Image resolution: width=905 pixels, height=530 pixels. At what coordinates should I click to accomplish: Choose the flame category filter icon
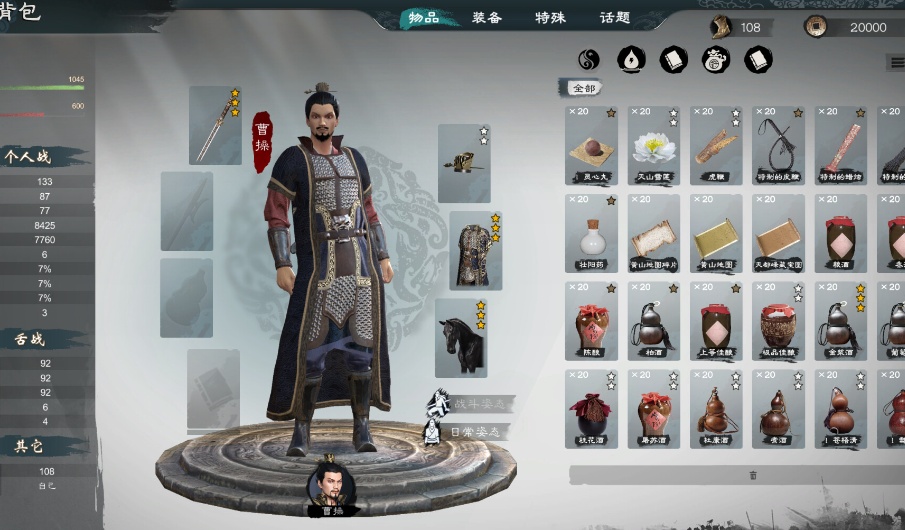pyautogui.click(x=631, y=61)
